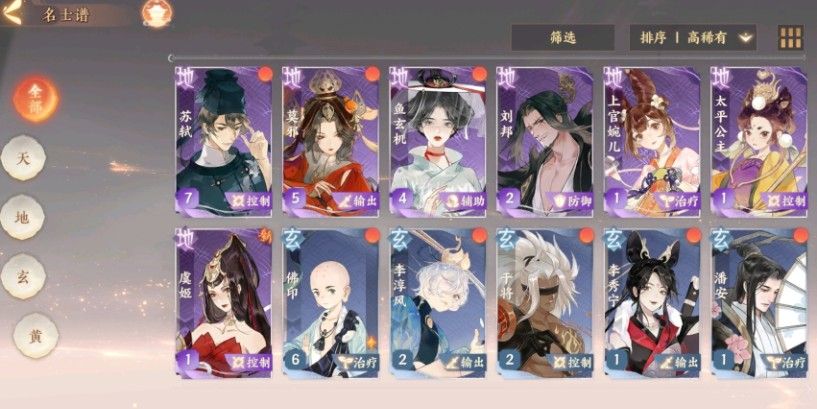Pick the 李淳风 character card
This screenshot has width=817, height=409.
pyautogui.click(x=438, y=300)
